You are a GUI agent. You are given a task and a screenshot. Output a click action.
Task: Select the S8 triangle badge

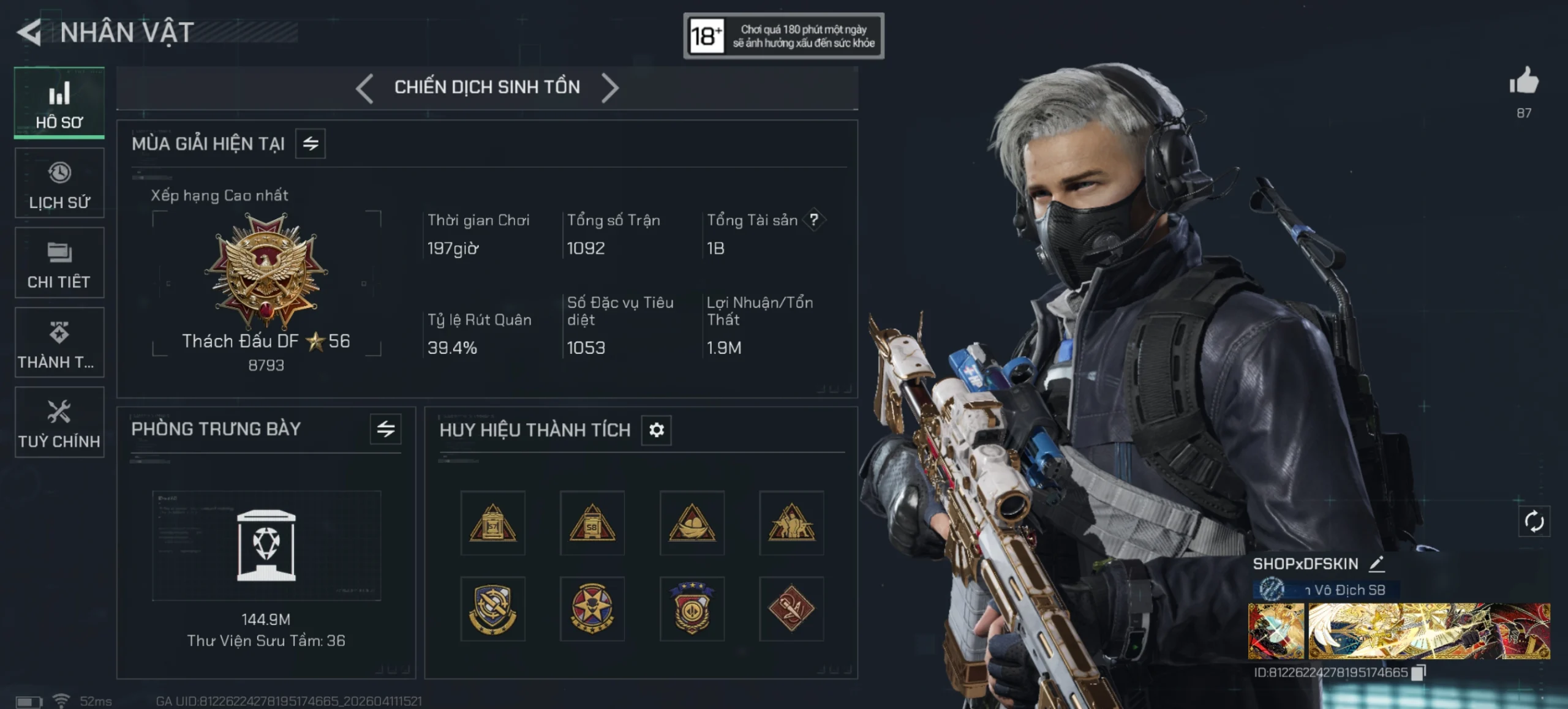click(592, 523)
